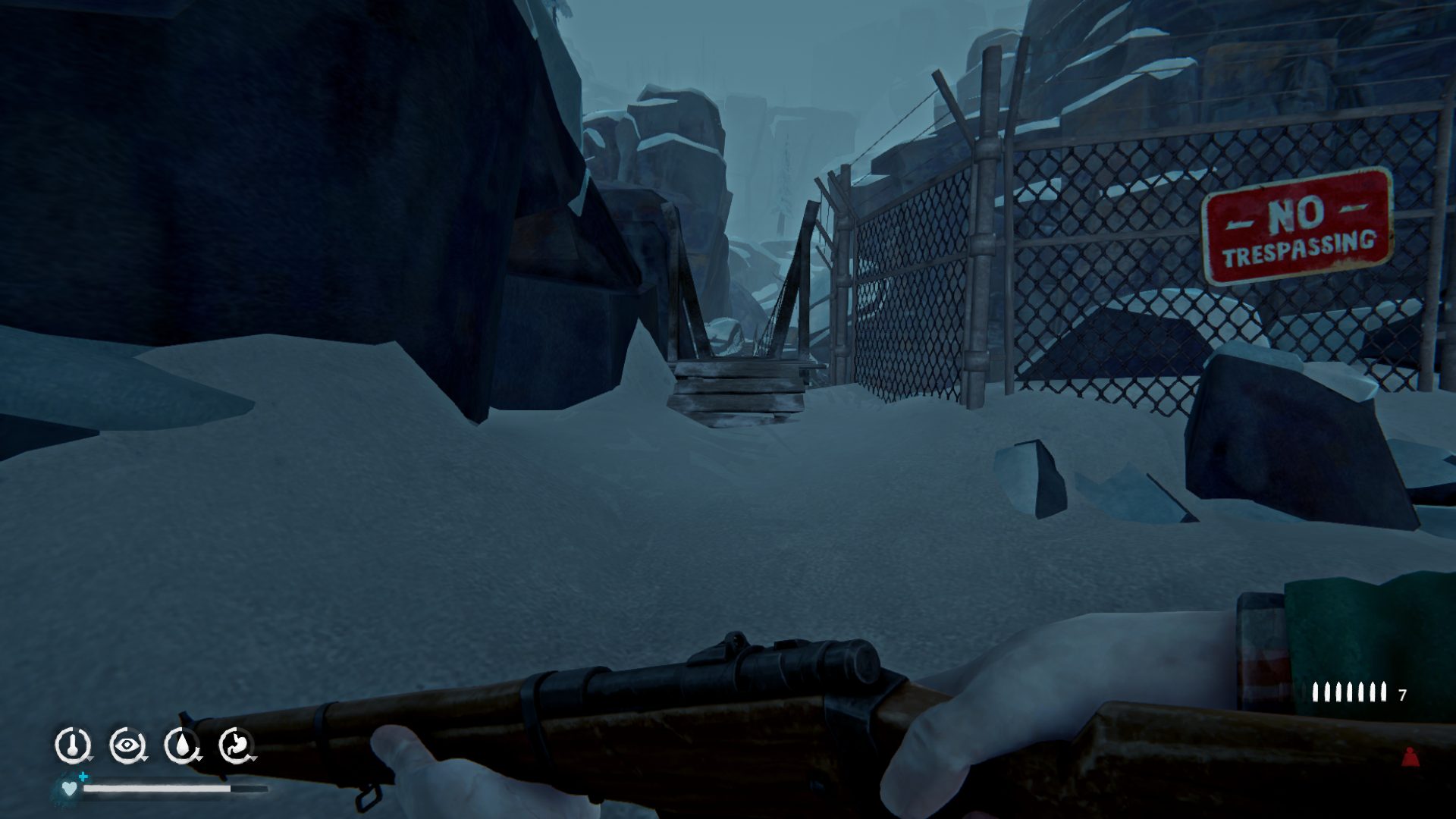Select the red weight encumbrance icon

click(1410, 757)
